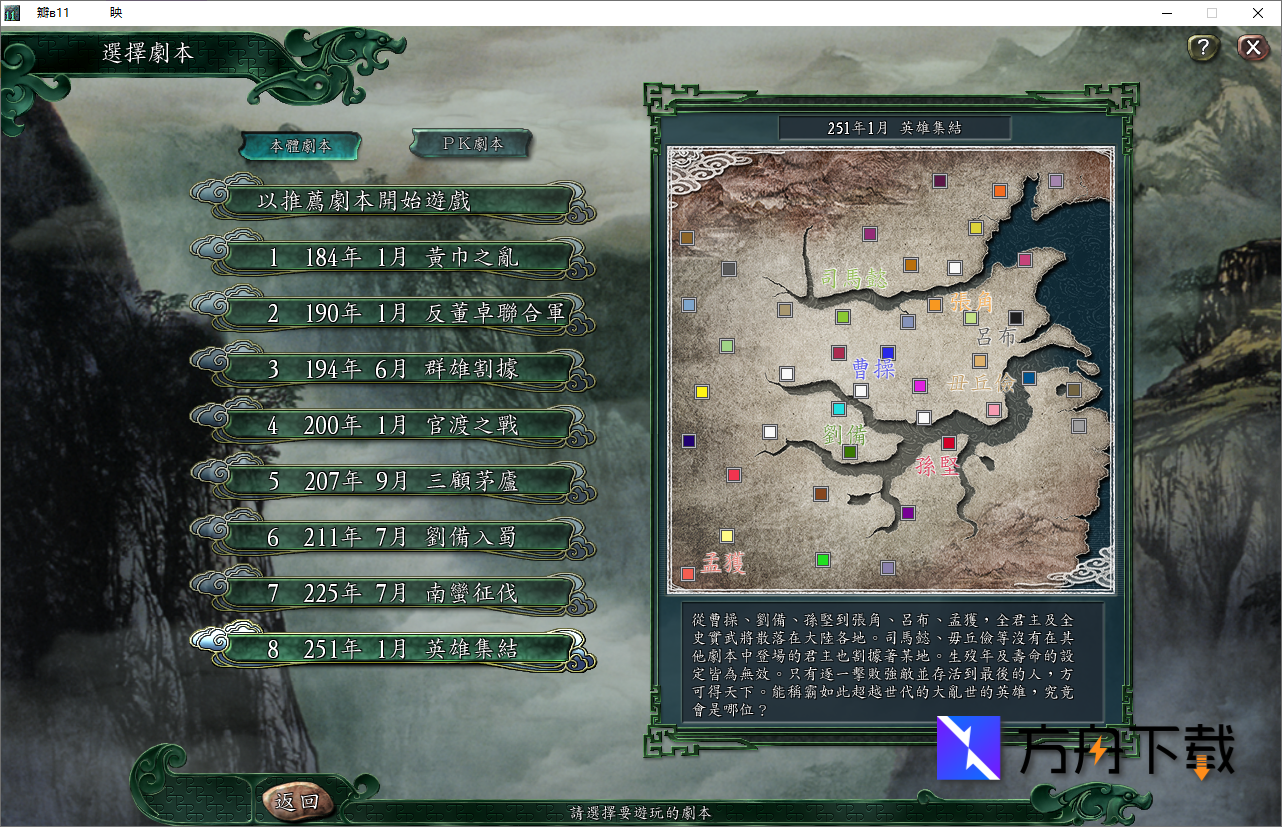The height and width of the screenshot is (827, 1282).
Task: Switch to the 本體劇本 tab
Action: (x=300, y=146)
